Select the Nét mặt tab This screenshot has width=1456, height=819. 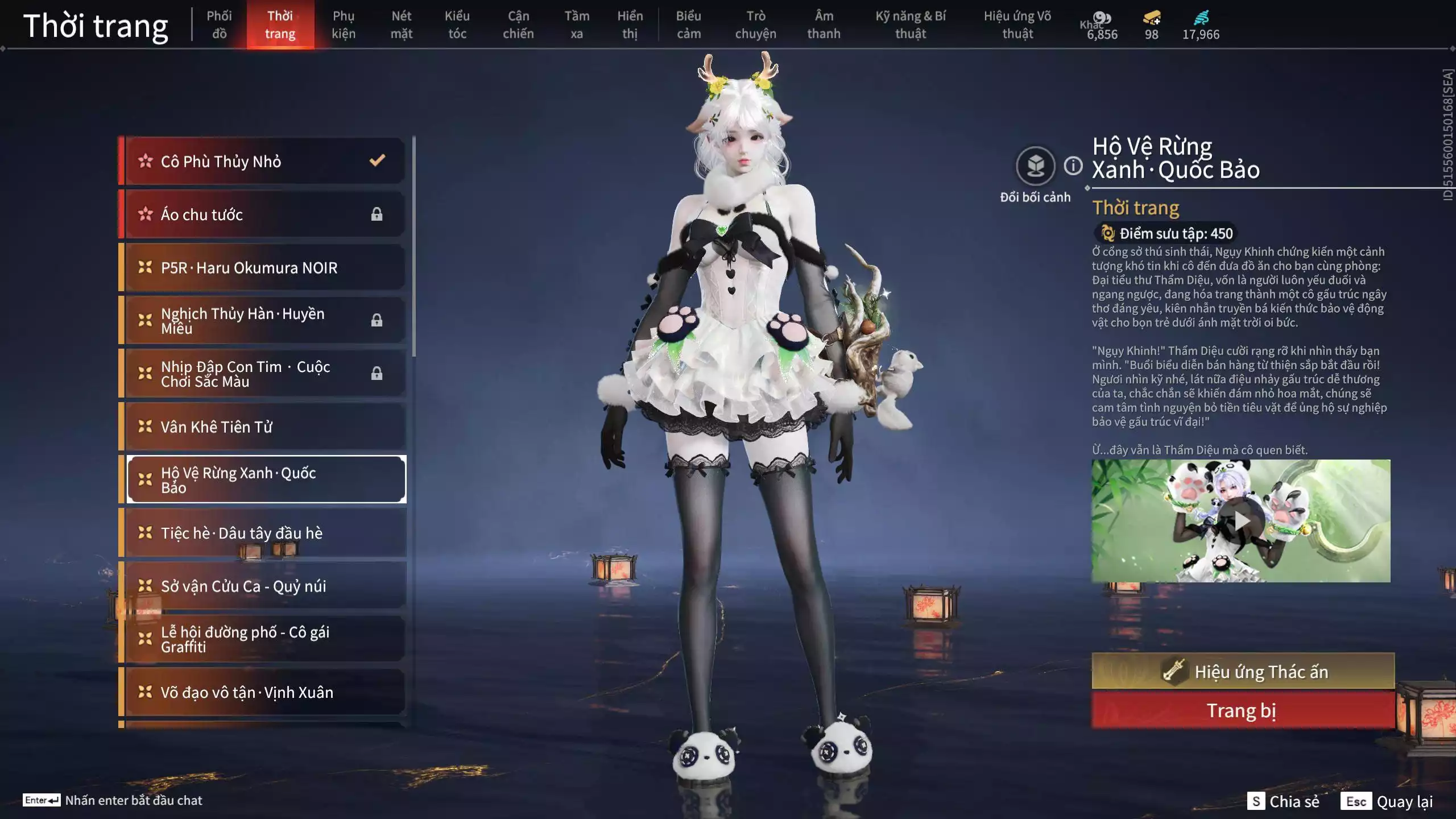coord(401,24)
